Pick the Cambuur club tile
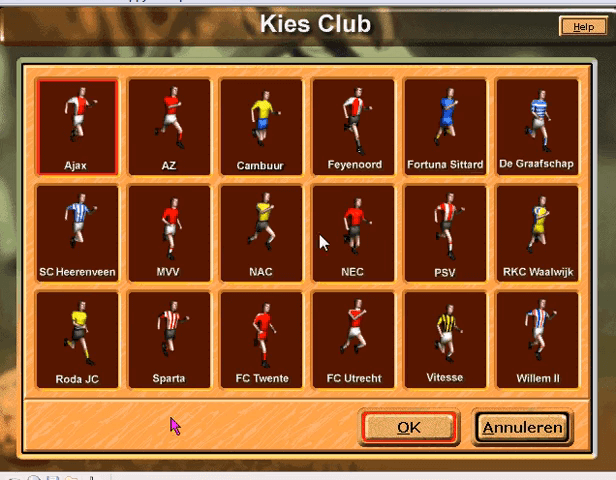This screenshot has width=616, height=480. 261,127
